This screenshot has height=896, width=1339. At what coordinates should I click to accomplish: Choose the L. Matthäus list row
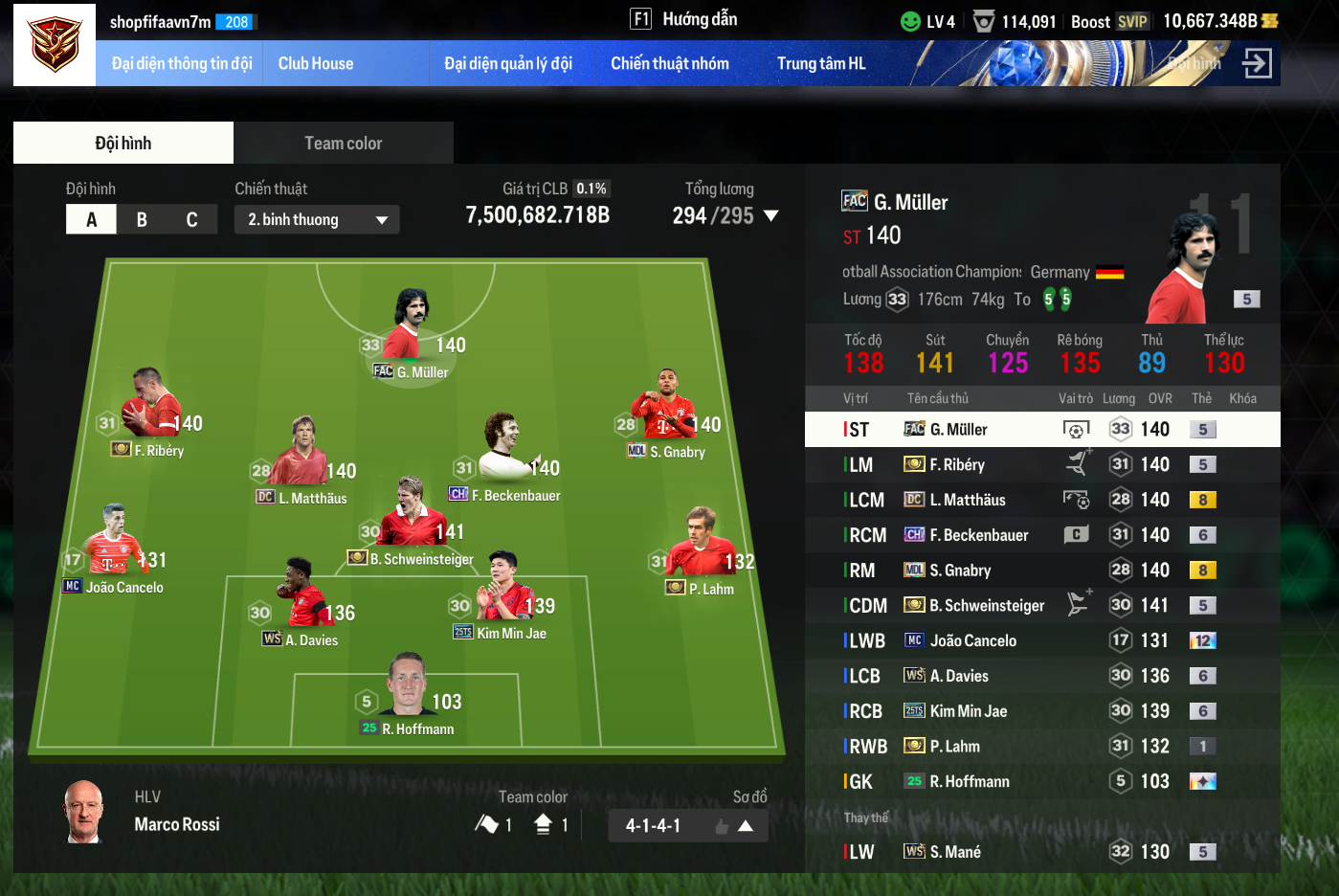tap(1042, 500)
